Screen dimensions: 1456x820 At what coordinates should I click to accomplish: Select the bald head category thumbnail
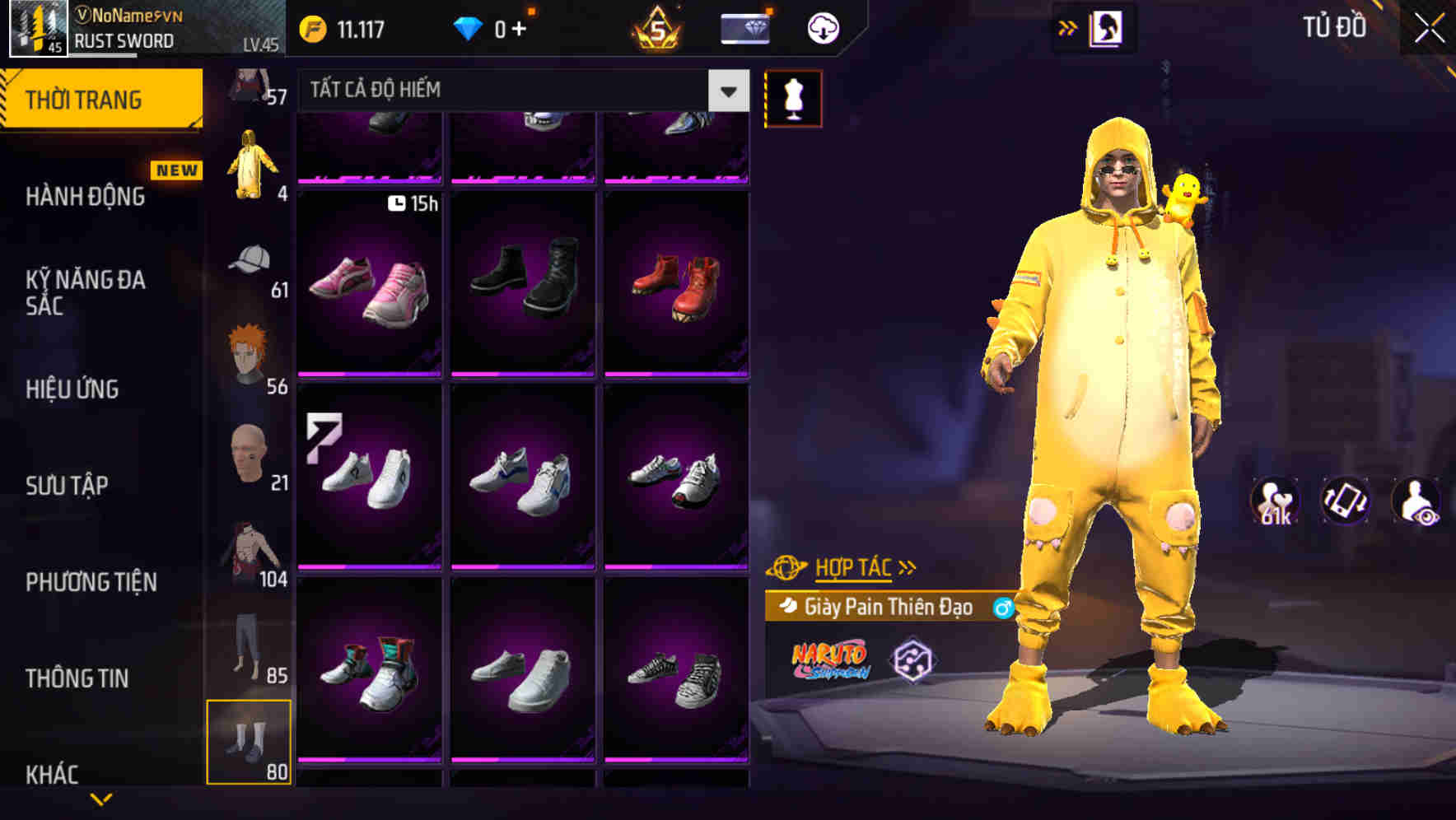(x=247, y=454)
